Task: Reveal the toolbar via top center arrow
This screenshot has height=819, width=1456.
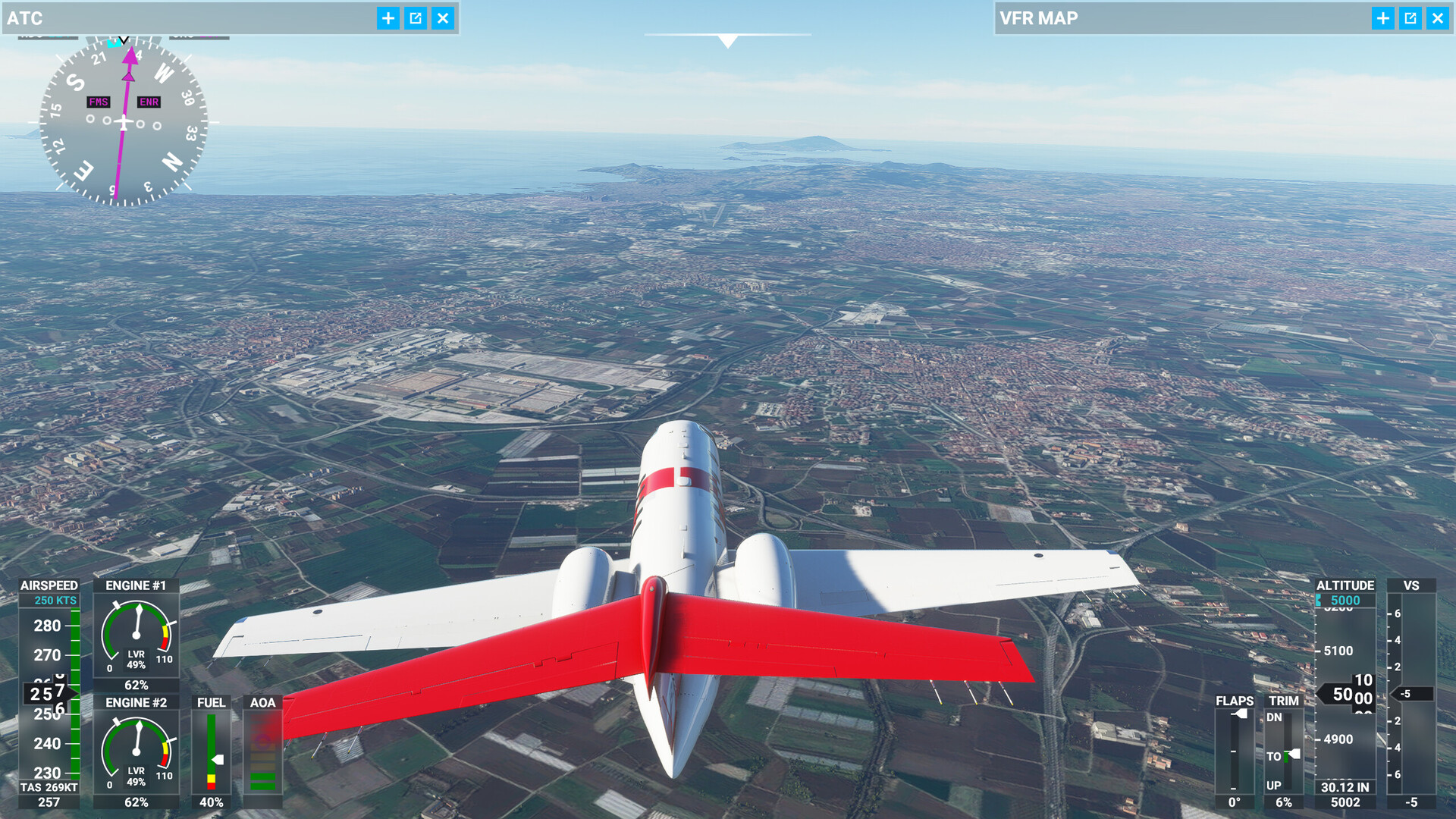Action: coord(728,41)
